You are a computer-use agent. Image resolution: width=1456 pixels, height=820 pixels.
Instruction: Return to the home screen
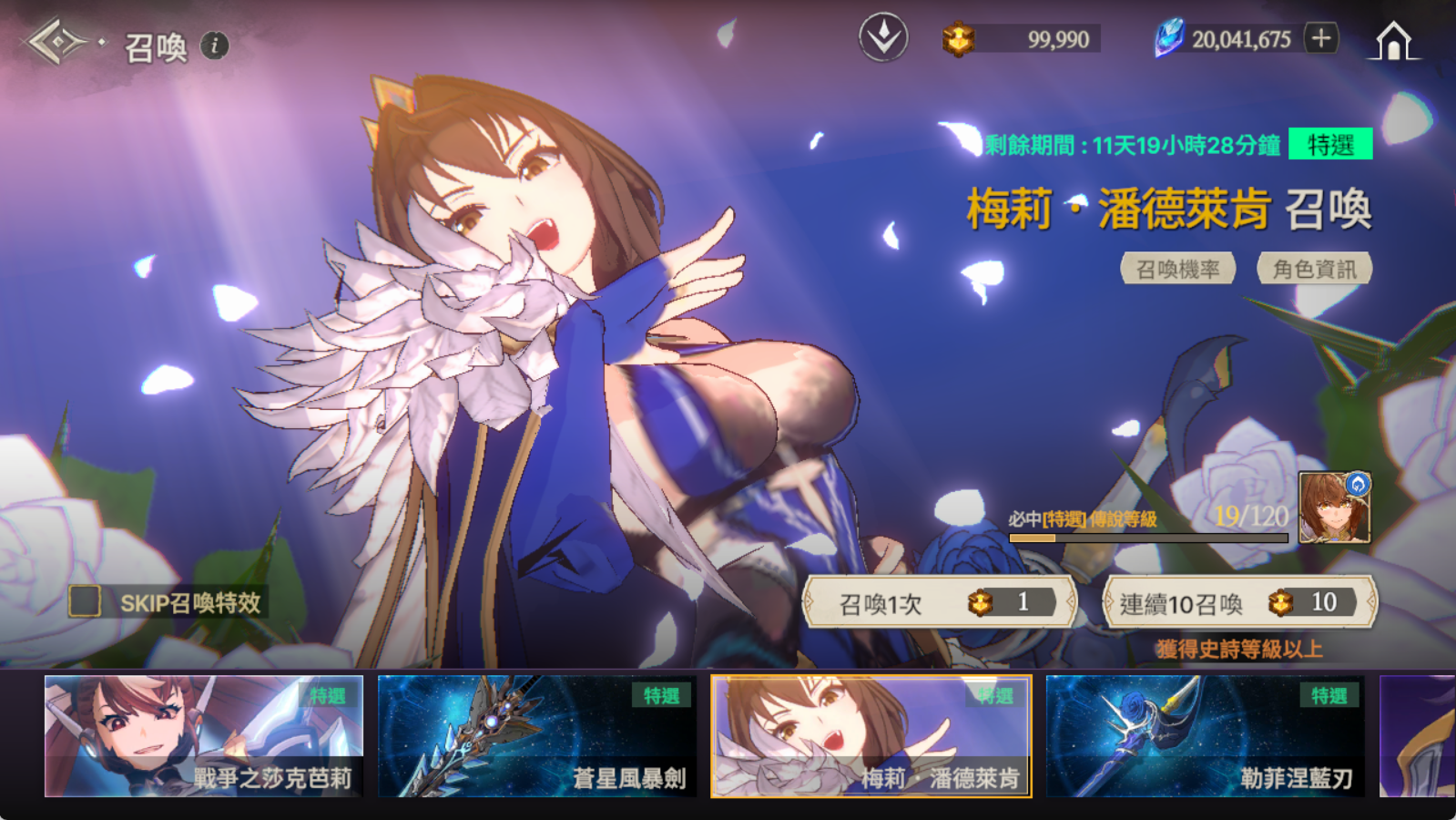1393,41
